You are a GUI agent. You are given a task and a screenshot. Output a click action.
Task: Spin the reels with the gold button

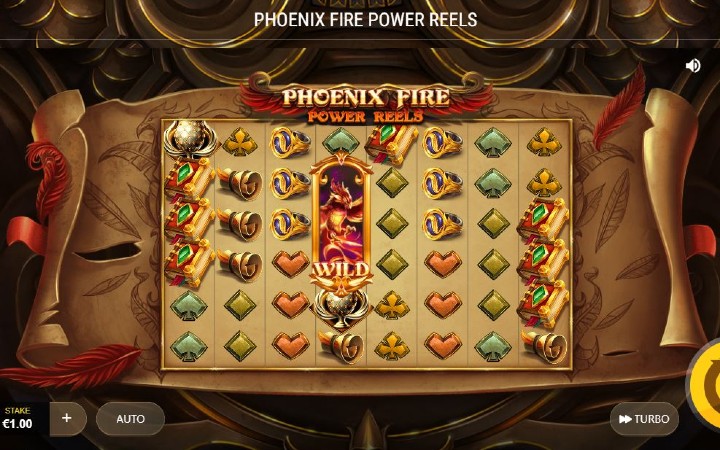[706, 383]
